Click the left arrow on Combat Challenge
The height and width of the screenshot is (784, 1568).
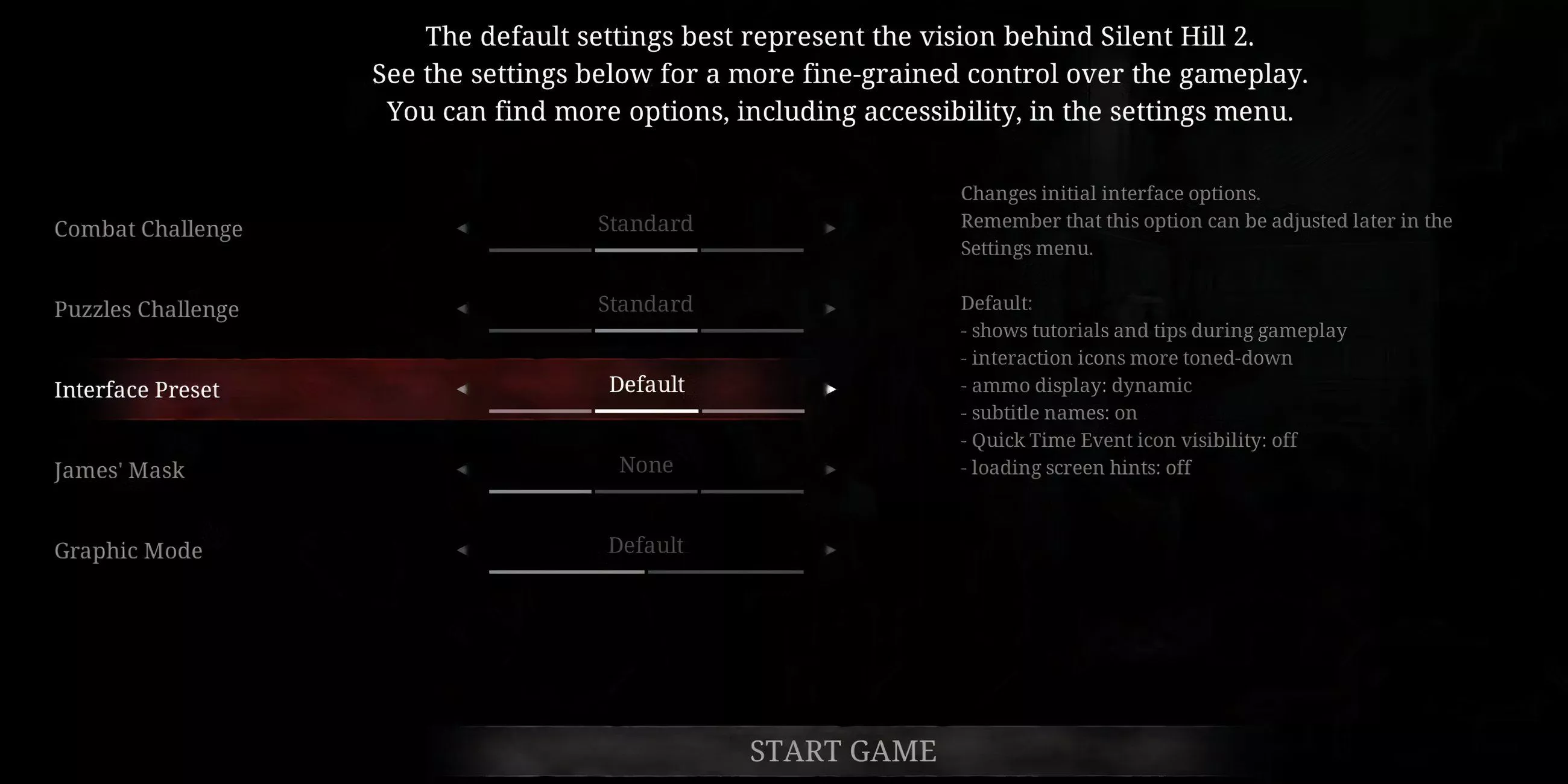(x=463, y=228)
